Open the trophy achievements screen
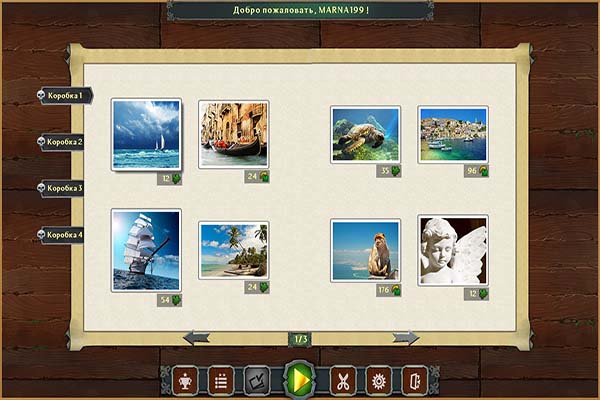 click(x=185, y=380)
